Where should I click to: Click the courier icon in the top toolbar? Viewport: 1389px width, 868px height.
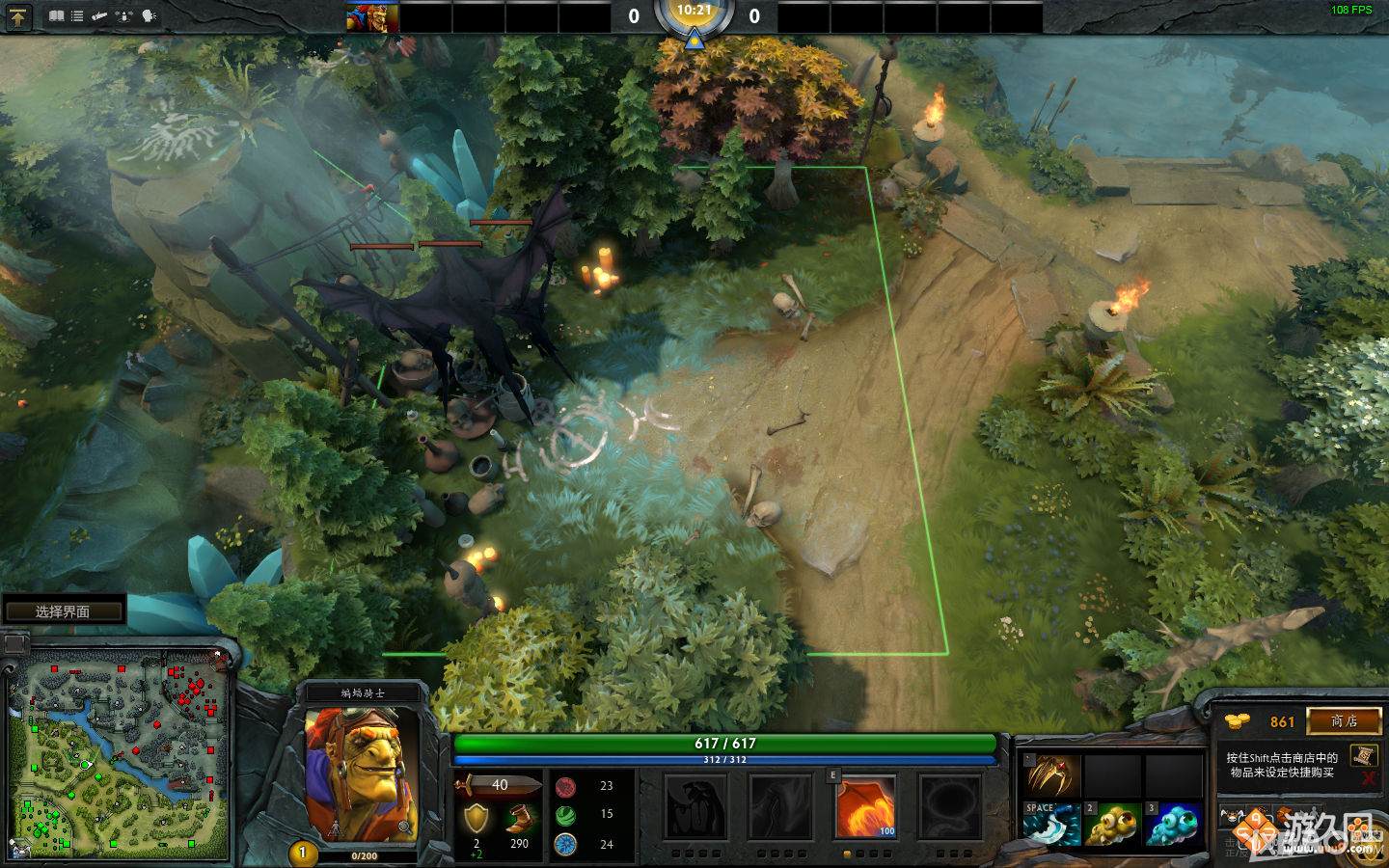click(98, 15)
